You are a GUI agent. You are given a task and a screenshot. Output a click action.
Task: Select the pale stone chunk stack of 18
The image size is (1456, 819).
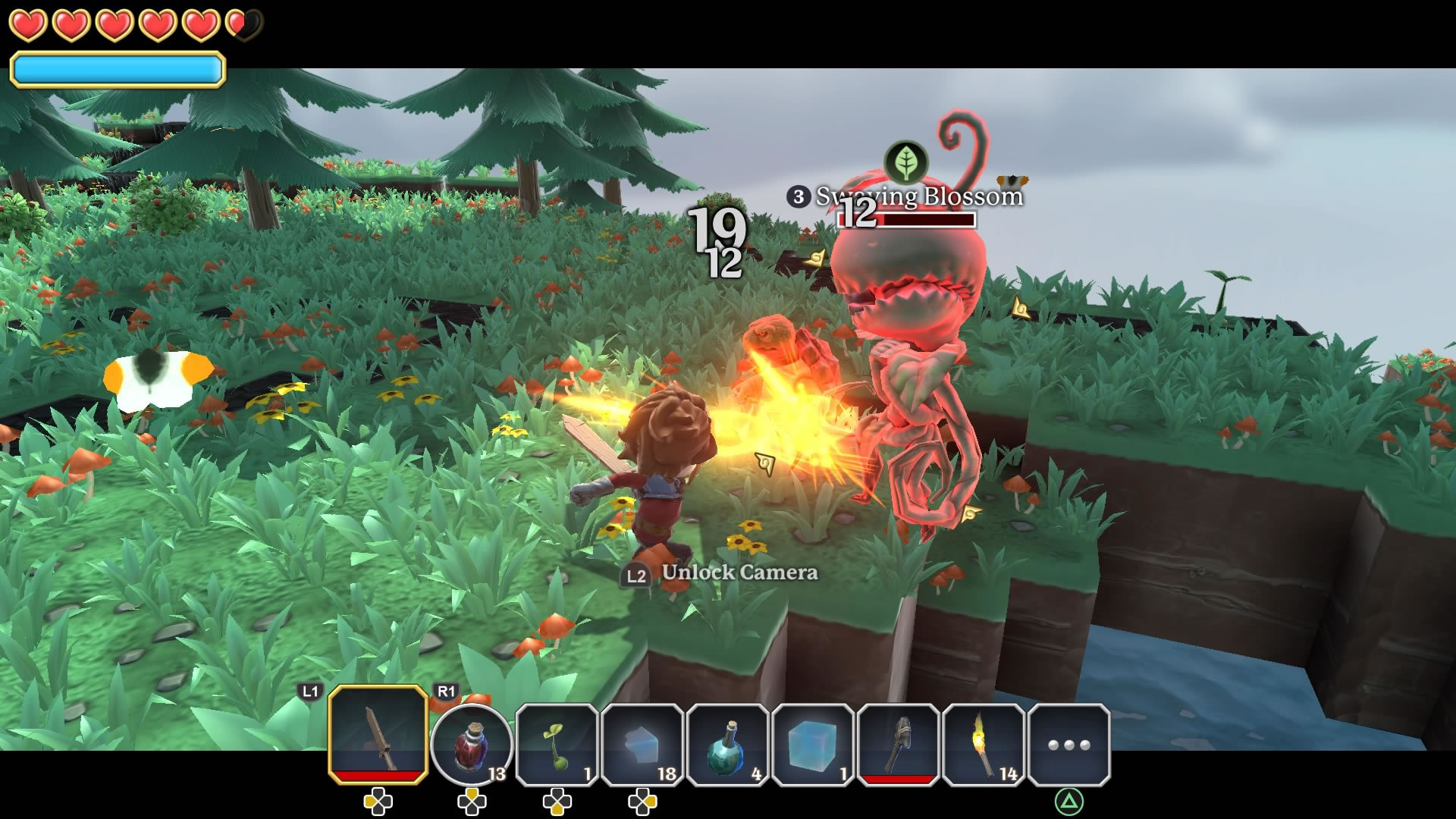click(x=642, y=744)
